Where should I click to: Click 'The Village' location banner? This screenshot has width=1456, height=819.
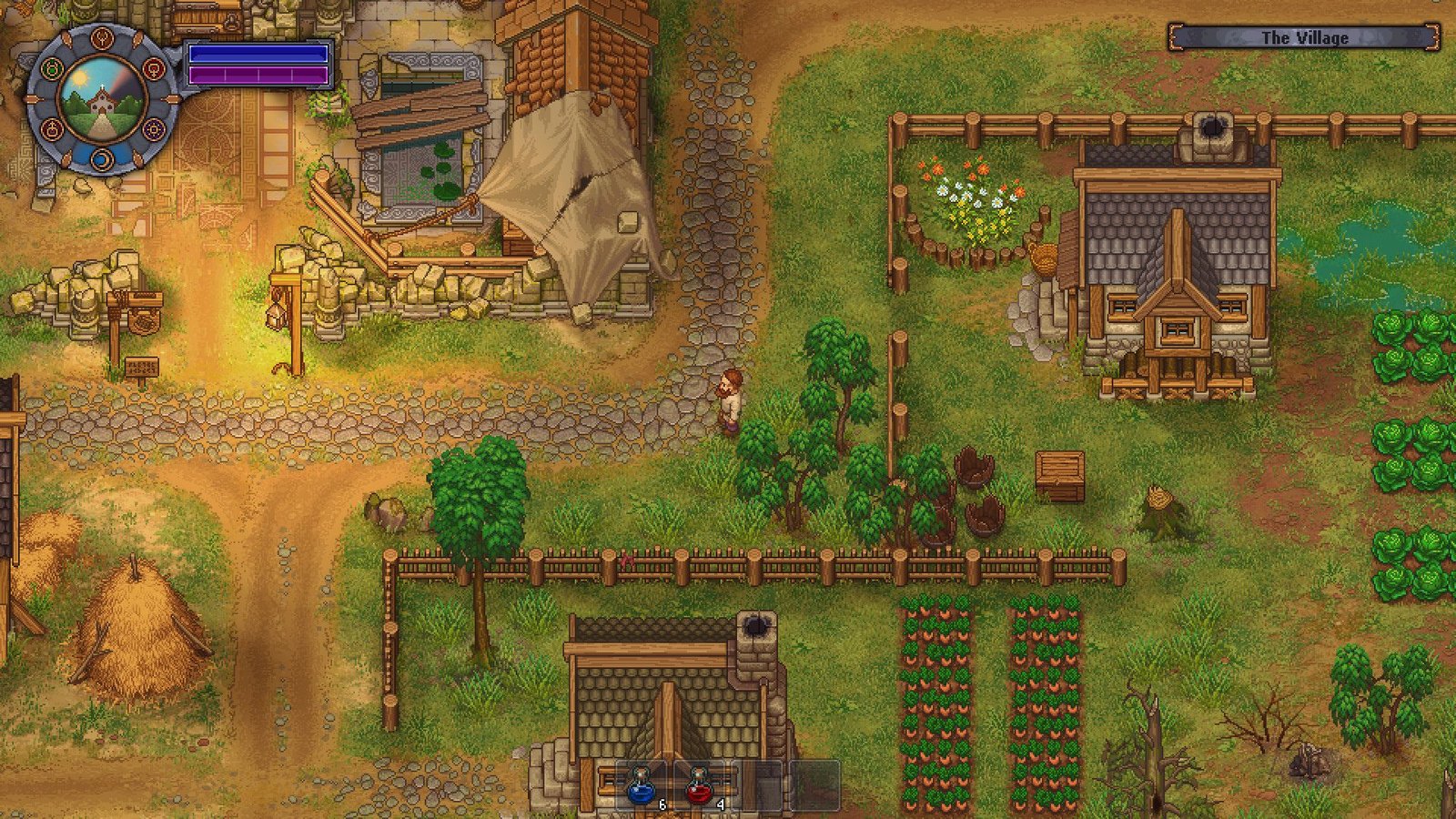click(x=1305, y=38)
